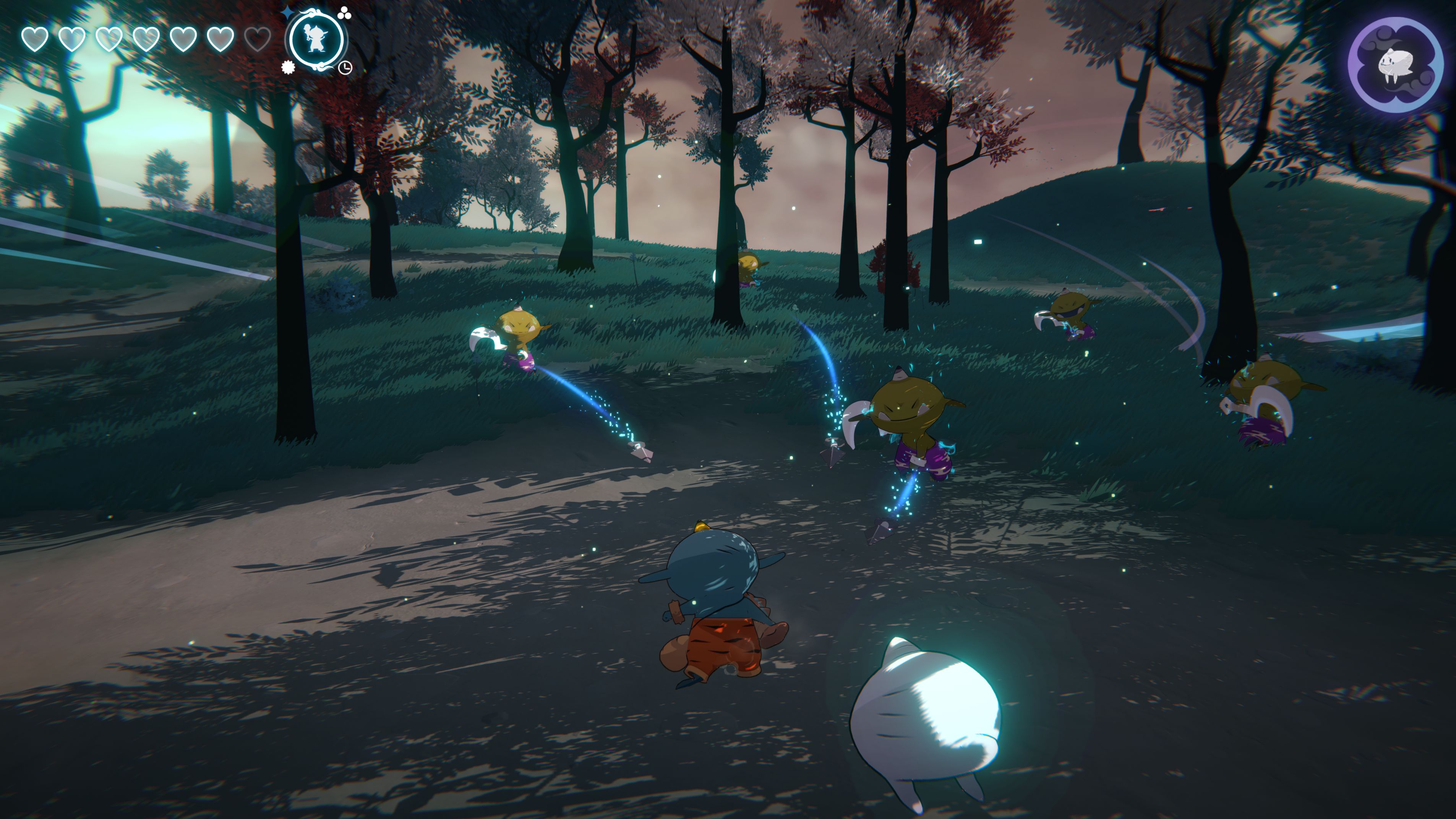Click the white scalloped badge icon

[288, 67]
